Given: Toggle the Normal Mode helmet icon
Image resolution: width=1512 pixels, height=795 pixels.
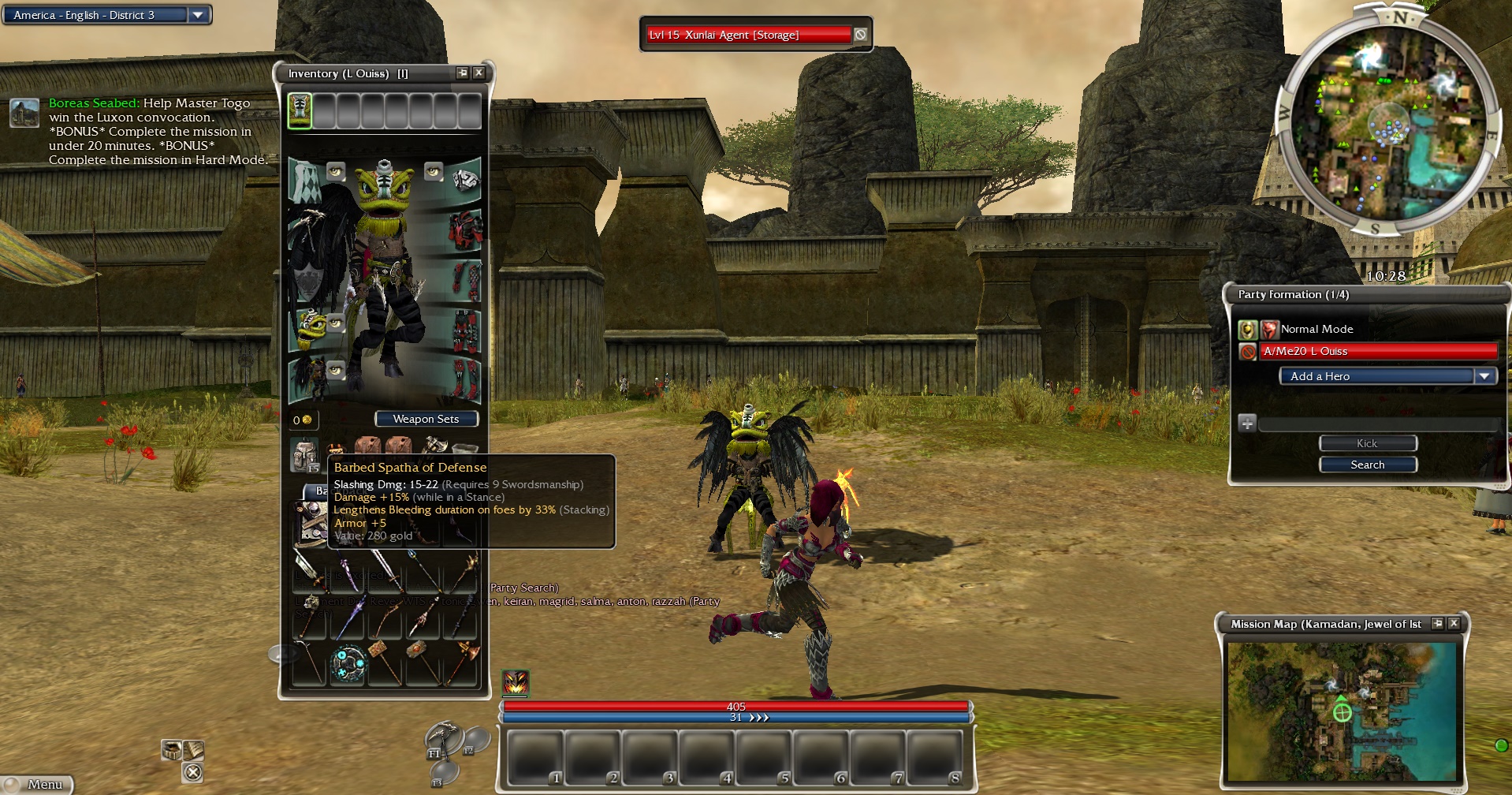Looking at the screenshot, I should click(x=1247, y=329).
